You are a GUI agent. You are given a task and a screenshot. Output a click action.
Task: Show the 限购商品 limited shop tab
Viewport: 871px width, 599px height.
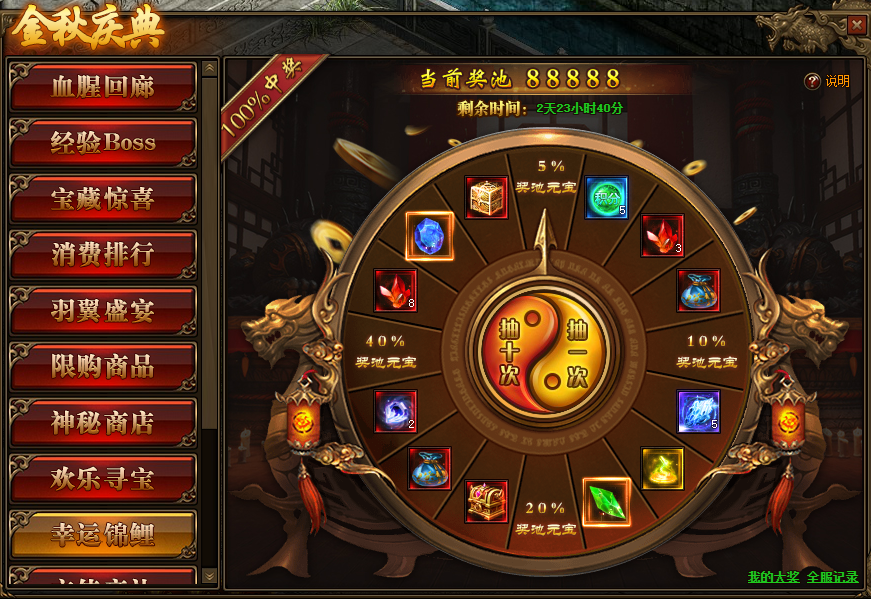pyautogui.click(x=102, y=367)
